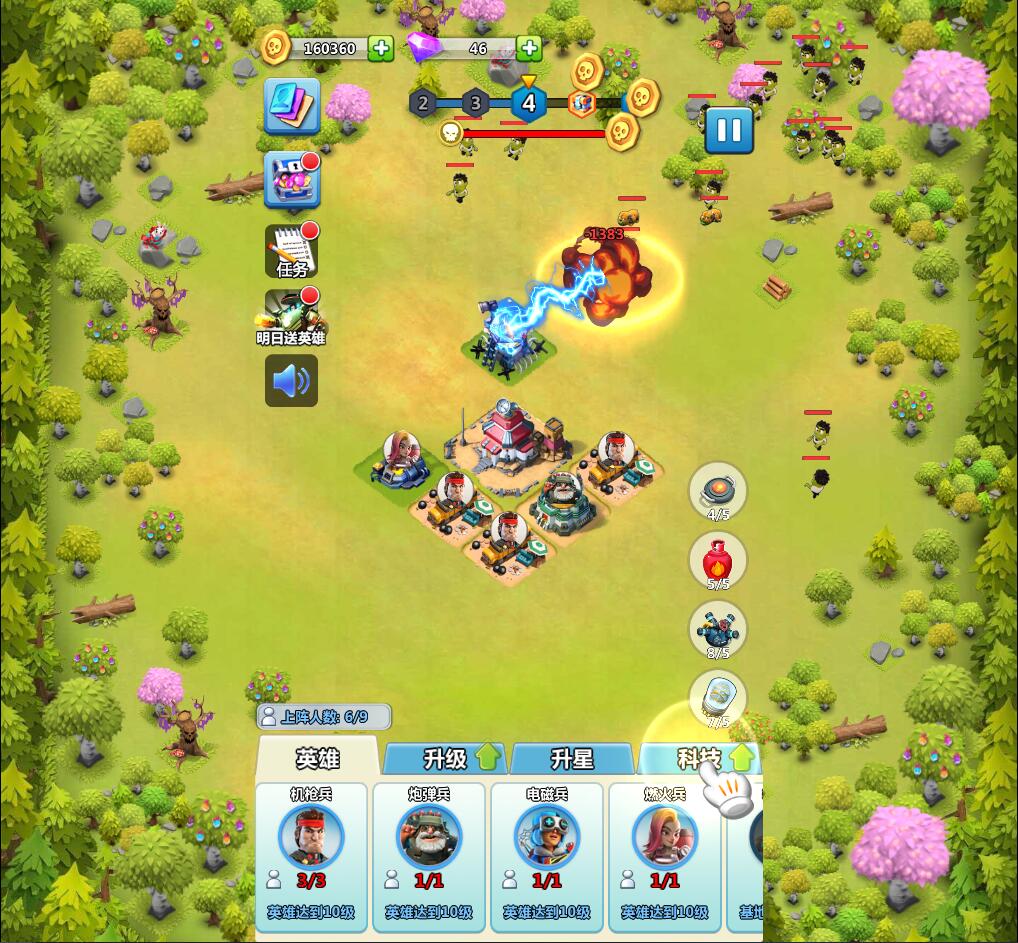The image size is (1018, 943).
Task: Open the treasure chest icon
Action: (292, 180)
